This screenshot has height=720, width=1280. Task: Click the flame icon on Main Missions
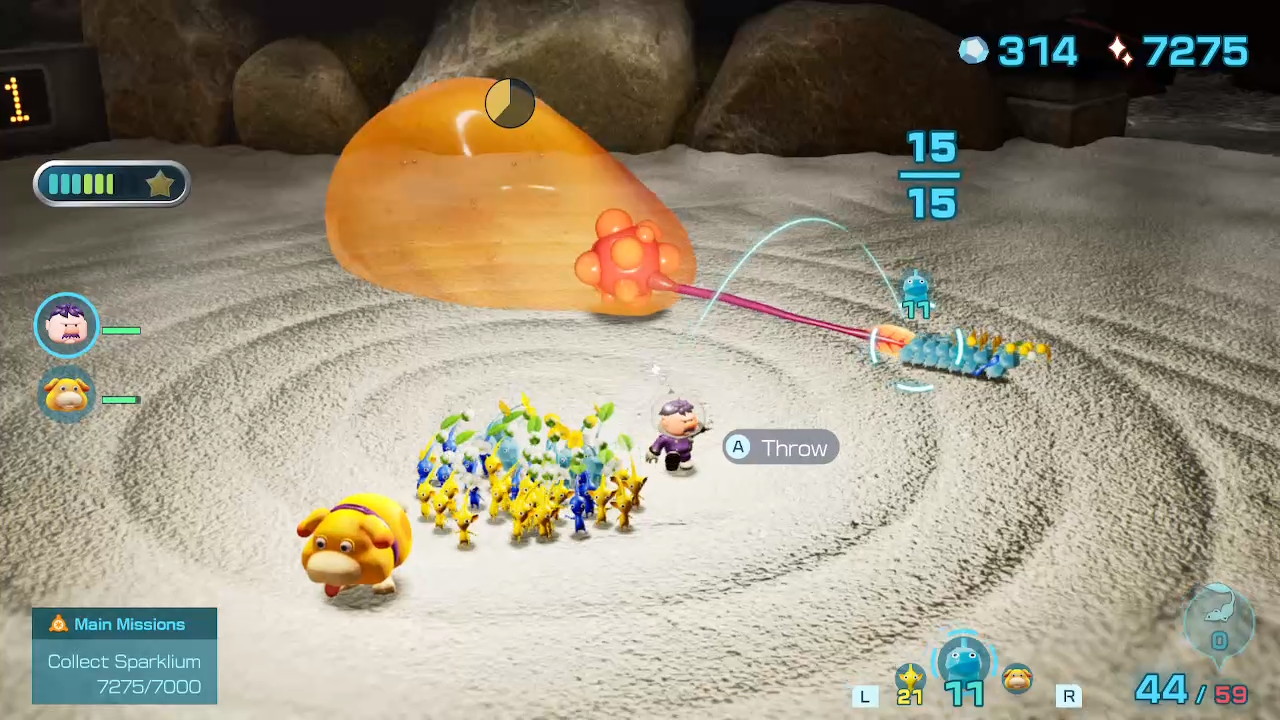pyautogui.click(x=59, y=624)
